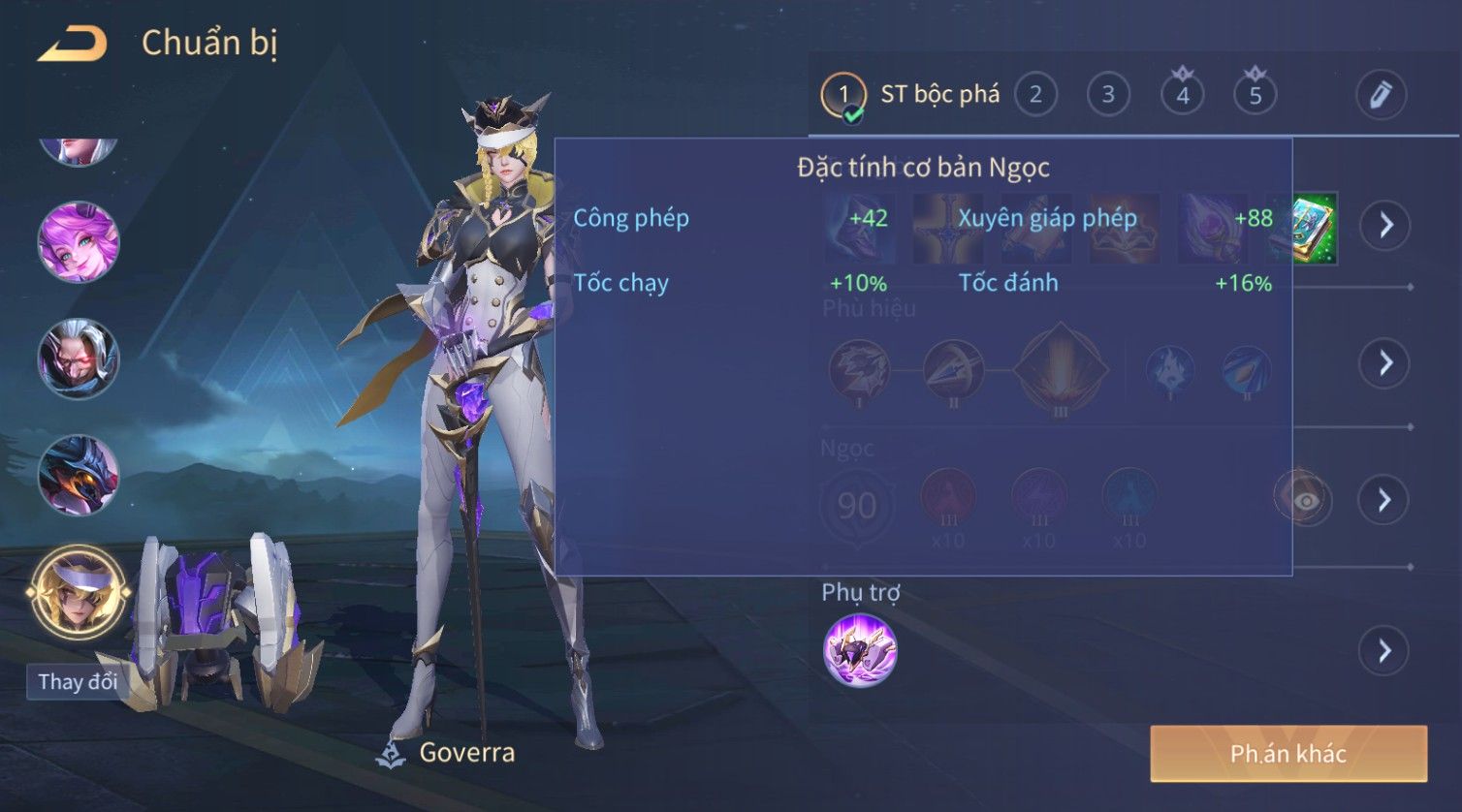Pick the dark armored hero portrait

click(79, 475)
